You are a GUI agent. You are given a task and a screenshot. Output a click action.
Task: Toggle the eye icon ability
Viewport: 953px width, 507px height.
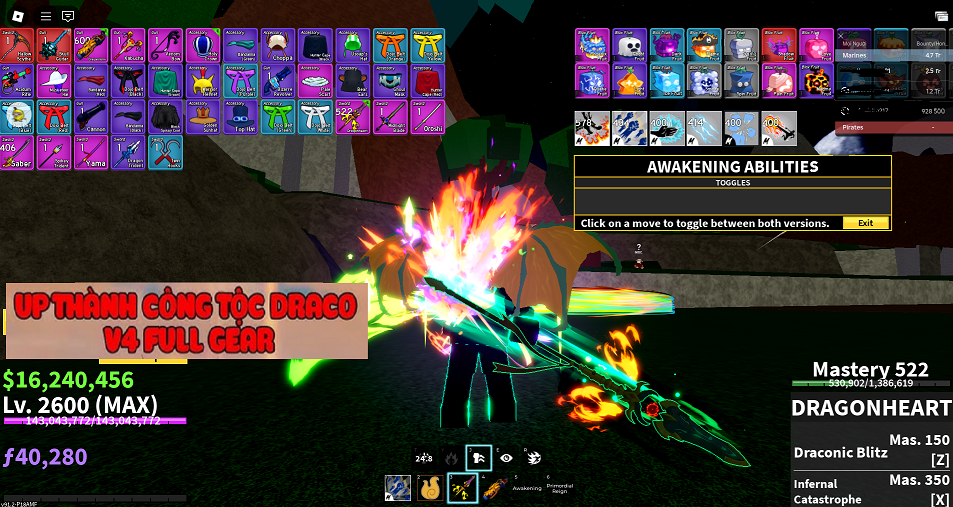[x=507, y=457]
